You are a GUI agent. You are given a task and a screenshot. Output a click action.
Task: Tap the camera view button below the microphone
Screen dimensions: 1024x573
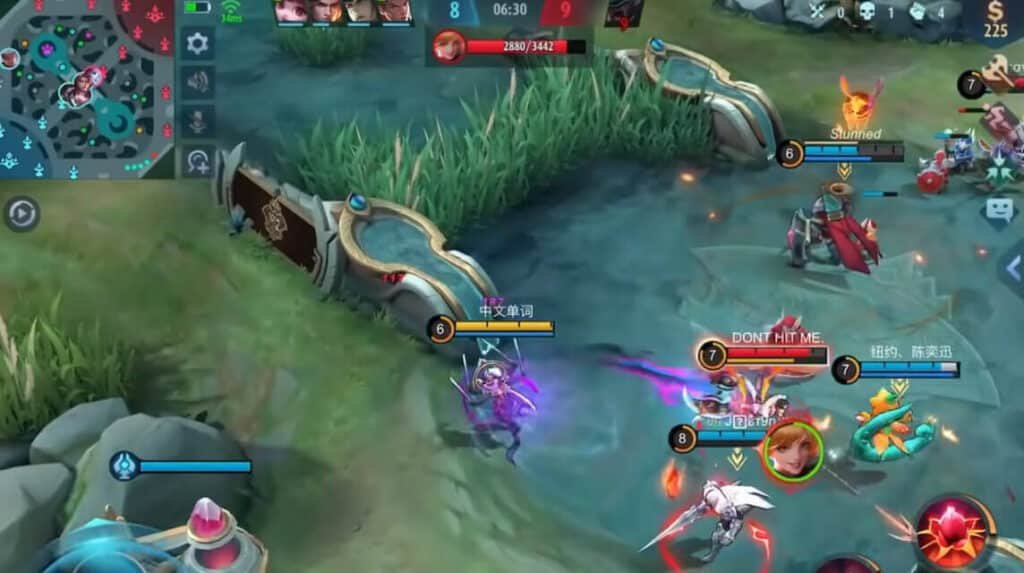coord(198,160)
